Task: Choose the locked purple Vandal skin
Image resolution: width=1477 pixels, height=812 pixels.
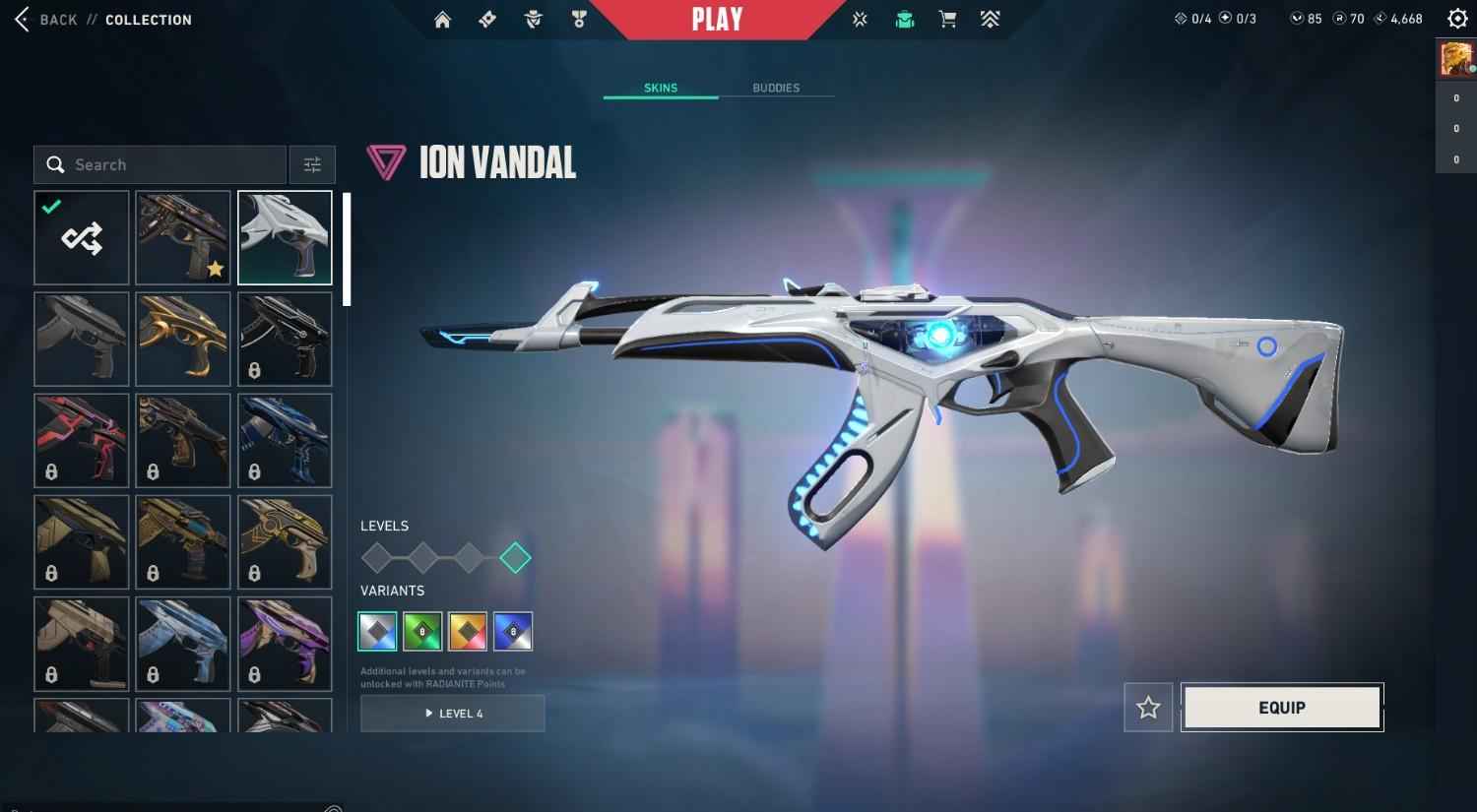Action: point(285,644)
